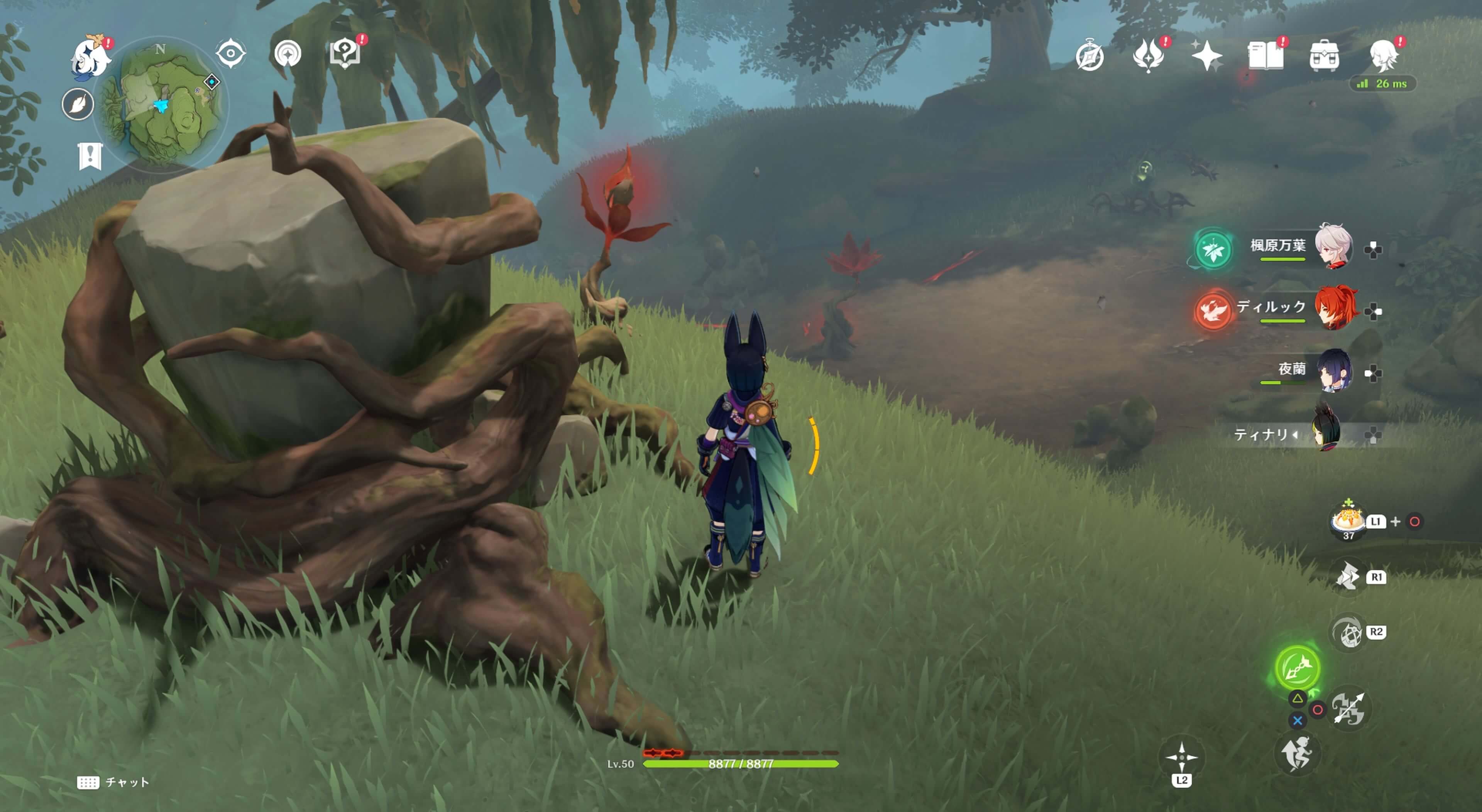Open the question mark tutorial icon
This screenshot has height=812, width=1482.
point(344,54)
